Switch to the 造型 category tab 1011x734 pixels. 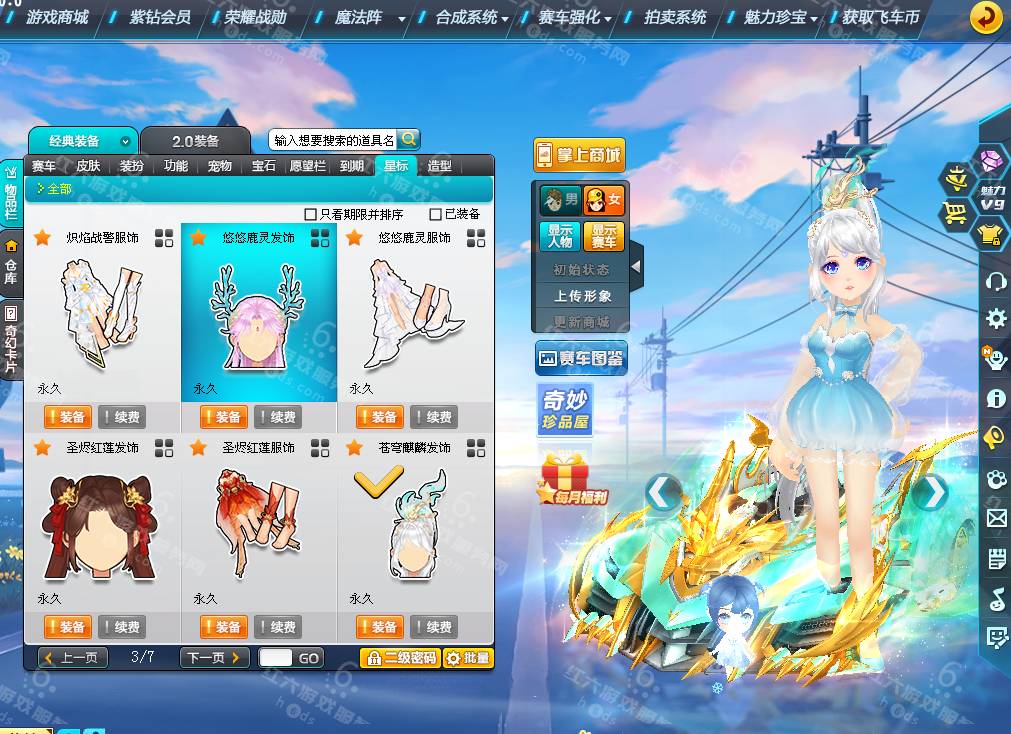point(439,166)
